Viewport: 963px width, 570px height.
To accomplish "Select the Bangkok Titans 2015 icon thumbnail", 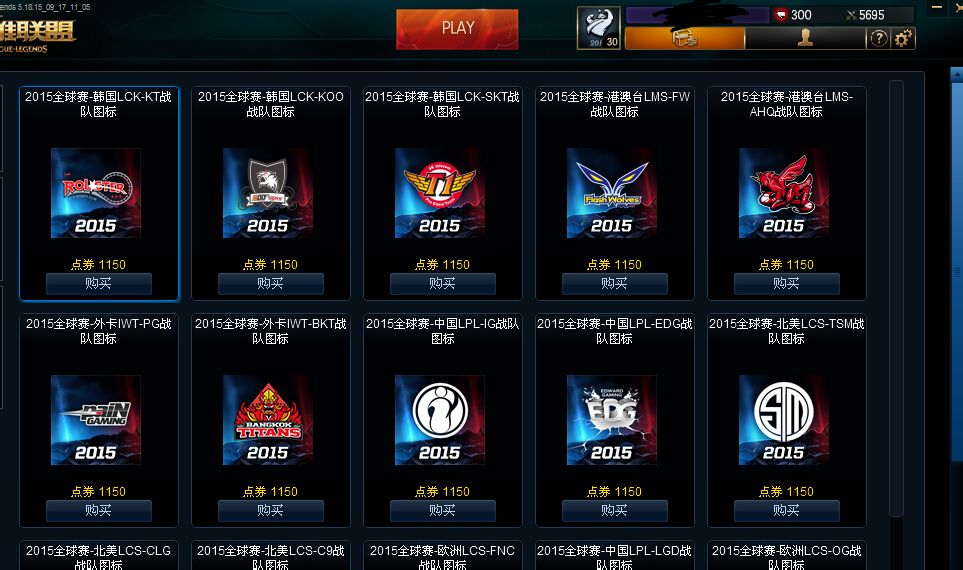I will coord(268,420).
